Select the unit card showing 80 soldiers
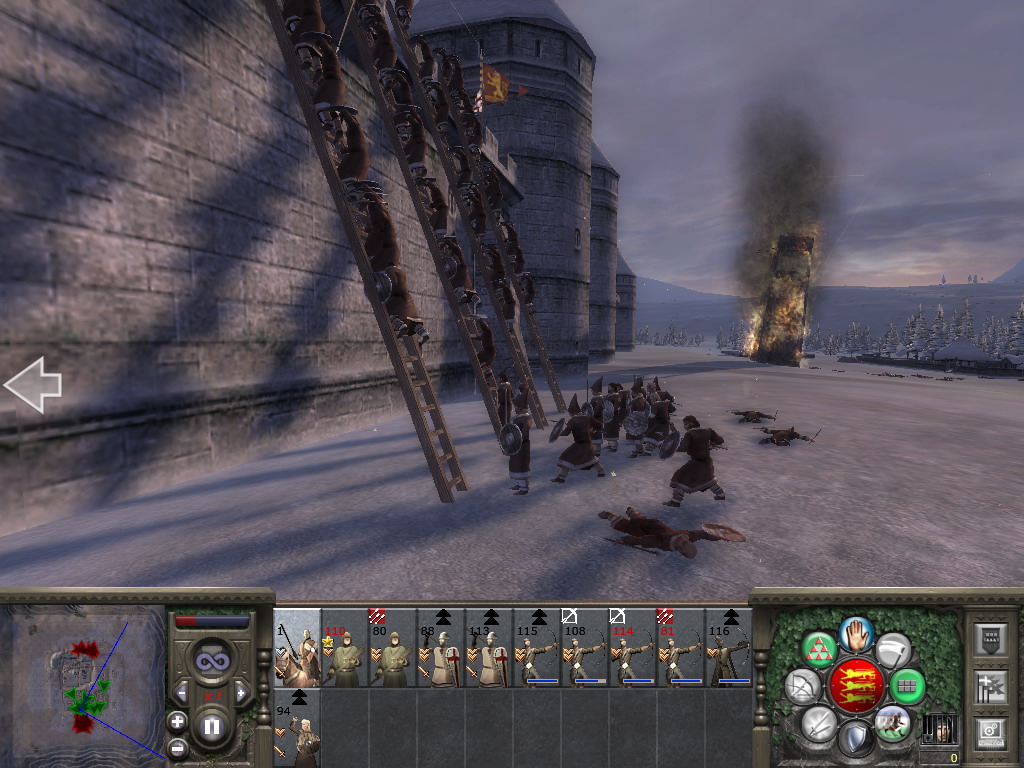 pos(393,648)
